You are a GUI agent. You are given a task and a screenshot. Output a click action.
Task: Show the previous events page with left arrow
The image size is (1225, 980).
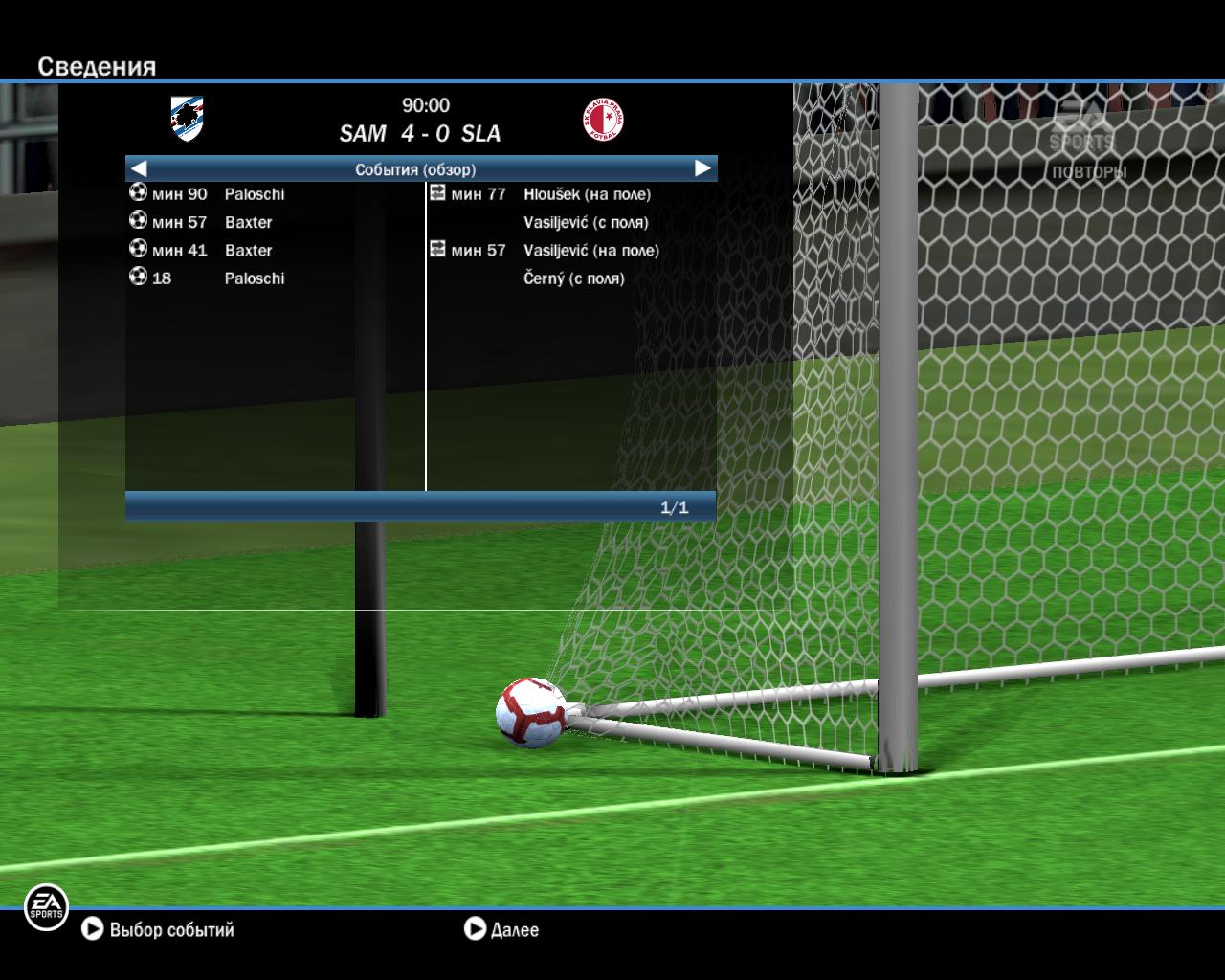click(x=138, y=168)
